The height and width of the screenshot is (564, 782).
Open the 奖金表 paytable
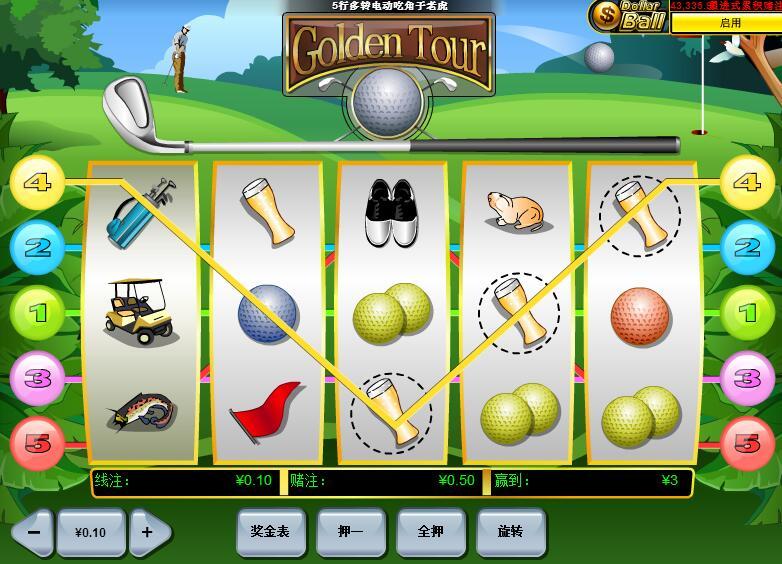(x=270, y=532)
